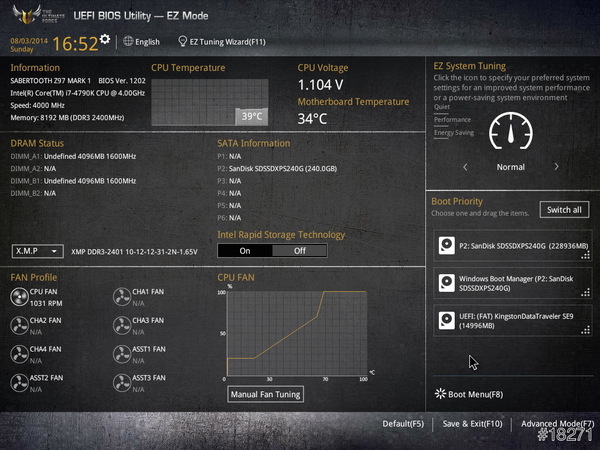The width and height of the screenshot is (600, 450).
Task: Turn Intel Rapid Storage Technology Off
Action: [299, 250]
